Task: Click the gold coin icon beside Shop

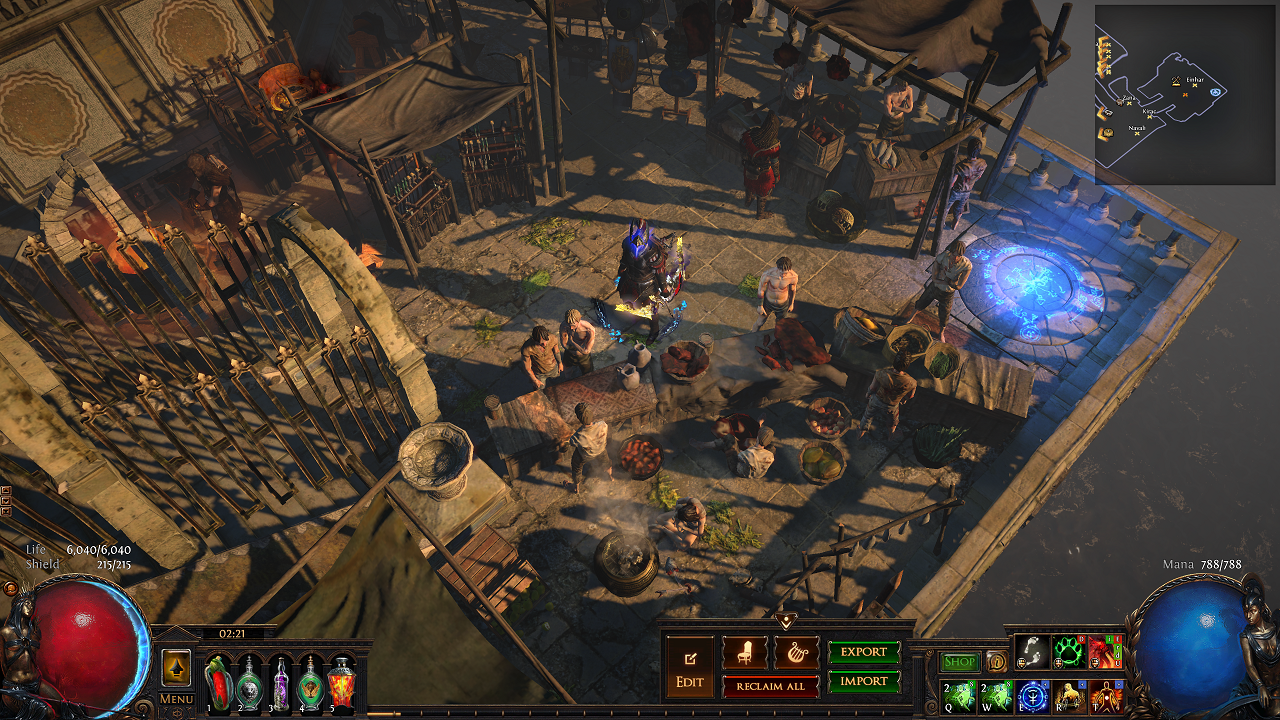Action: pos(996,662)
